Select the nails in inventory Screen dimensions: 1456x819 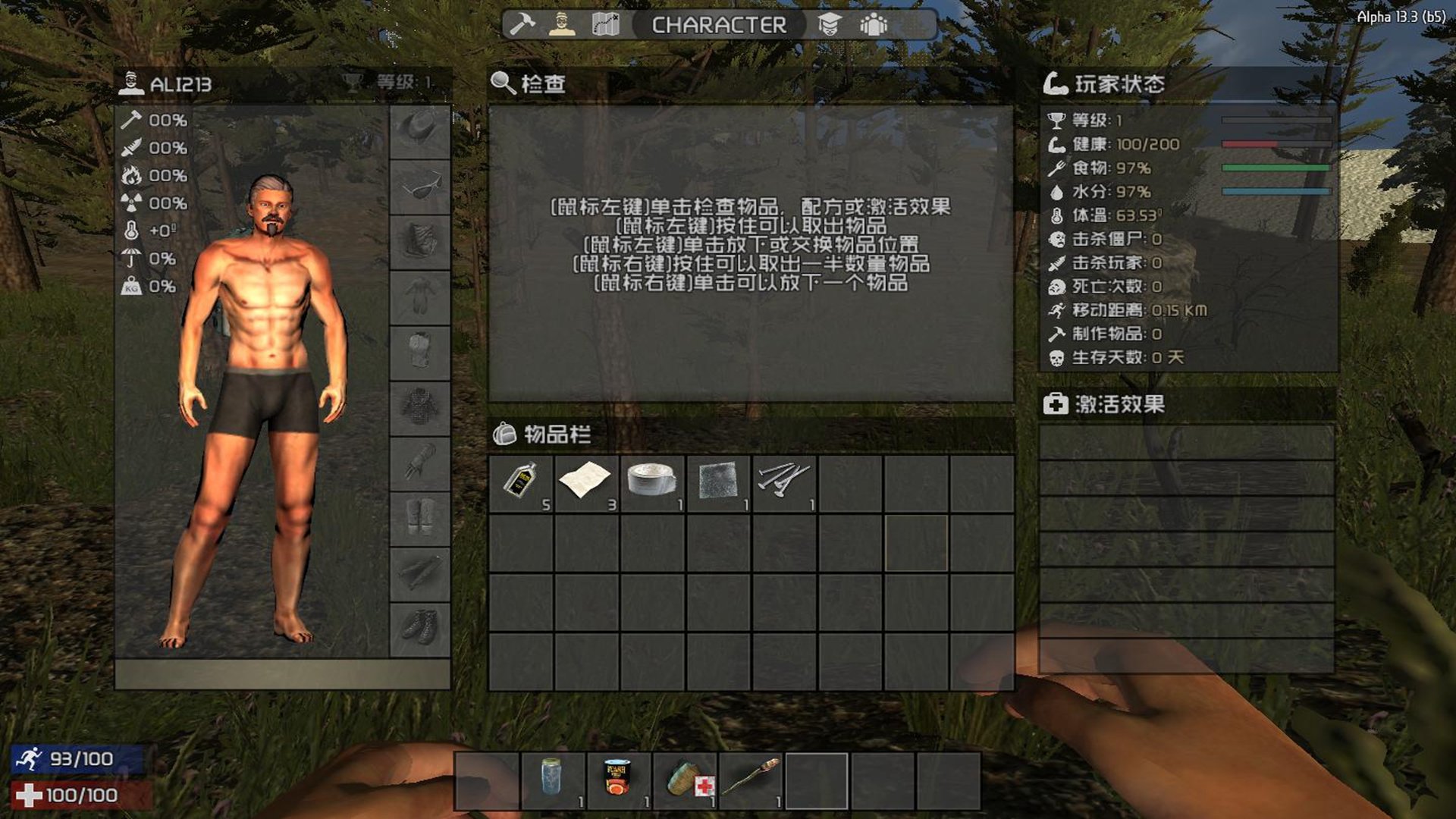784,483
